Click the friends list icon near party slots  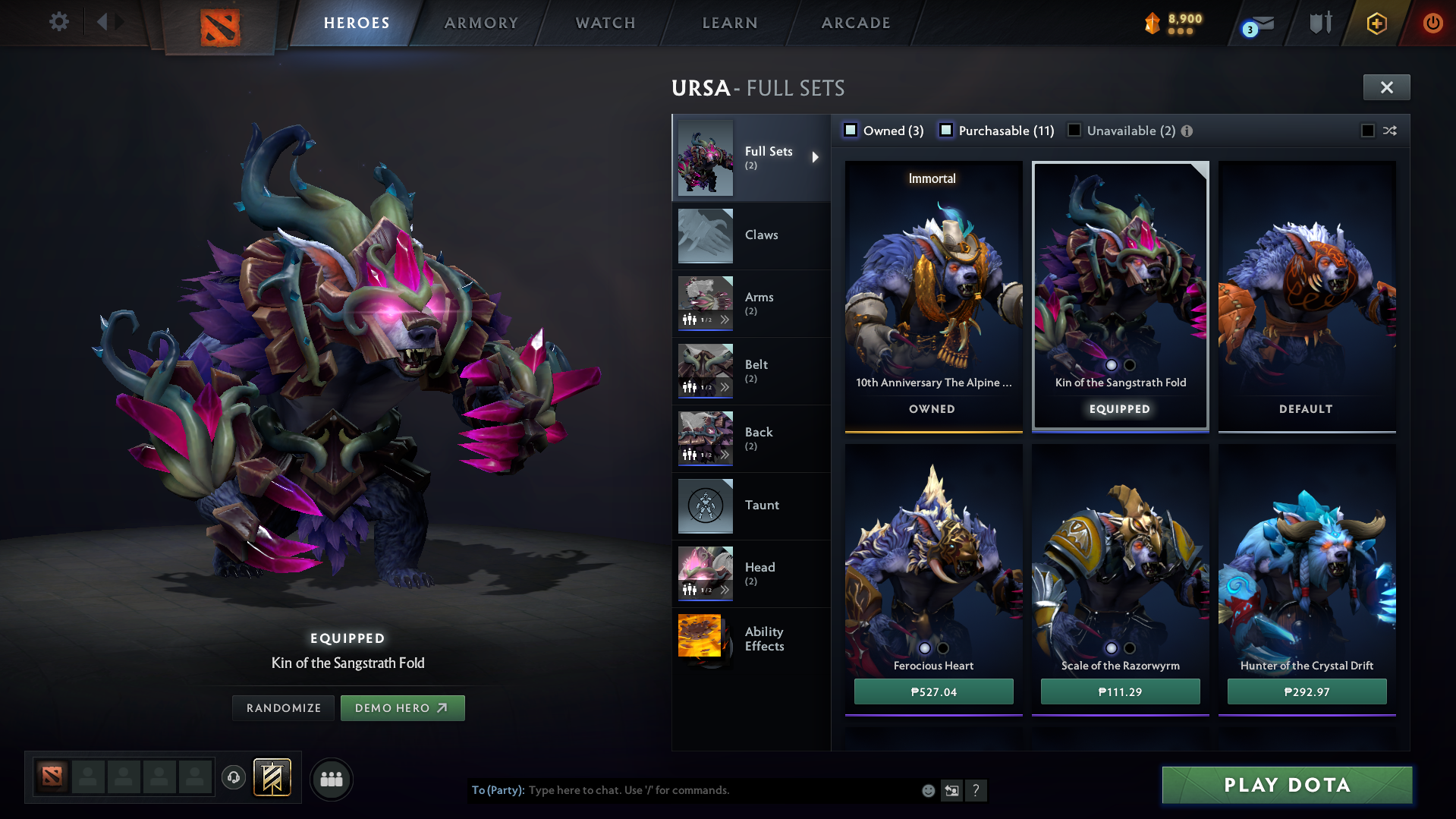coord(331,779)
